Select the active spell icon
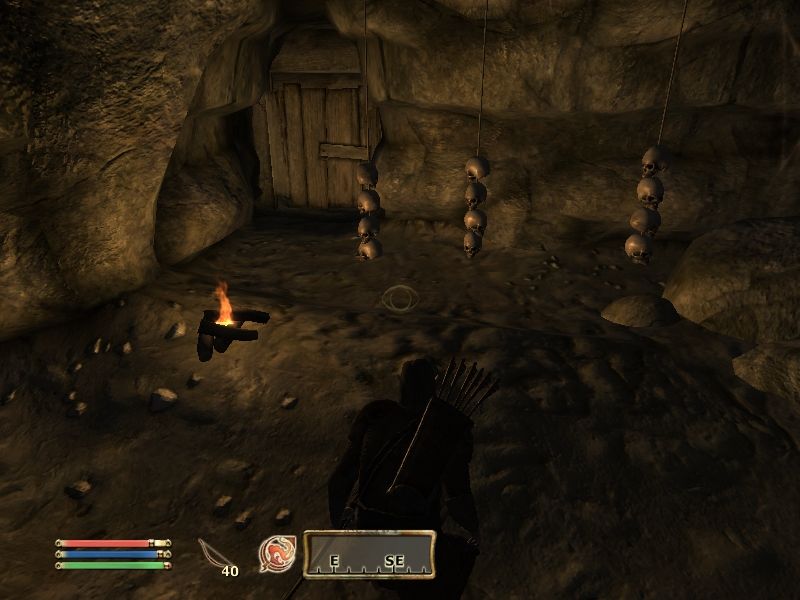 click(x=276, y=553)
